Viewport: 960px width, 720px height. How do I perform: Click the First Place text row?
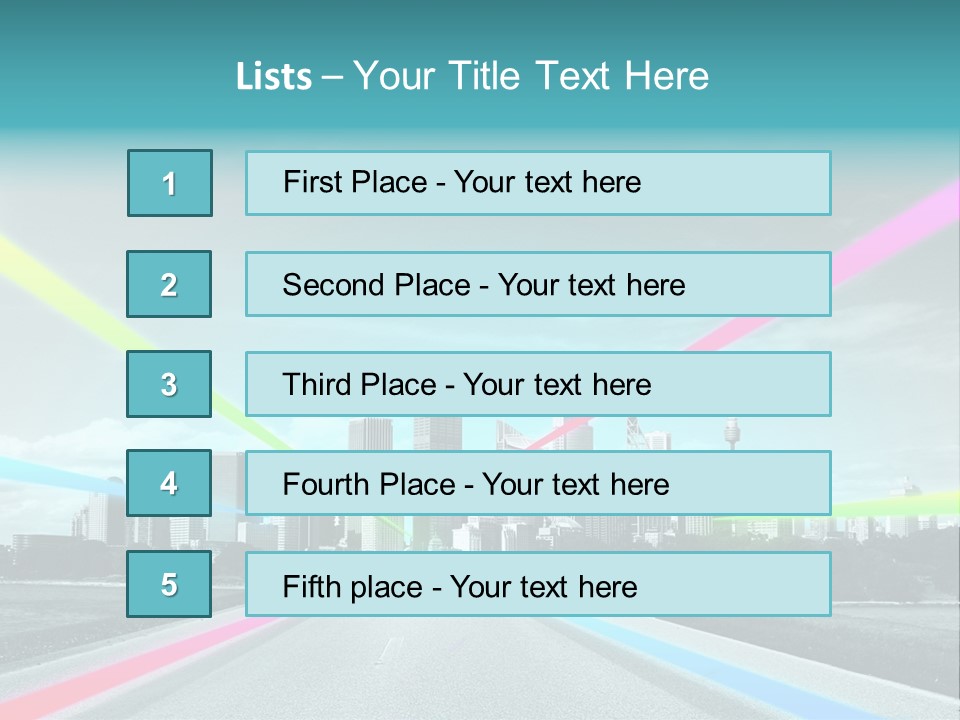click(x=538, y=183)
